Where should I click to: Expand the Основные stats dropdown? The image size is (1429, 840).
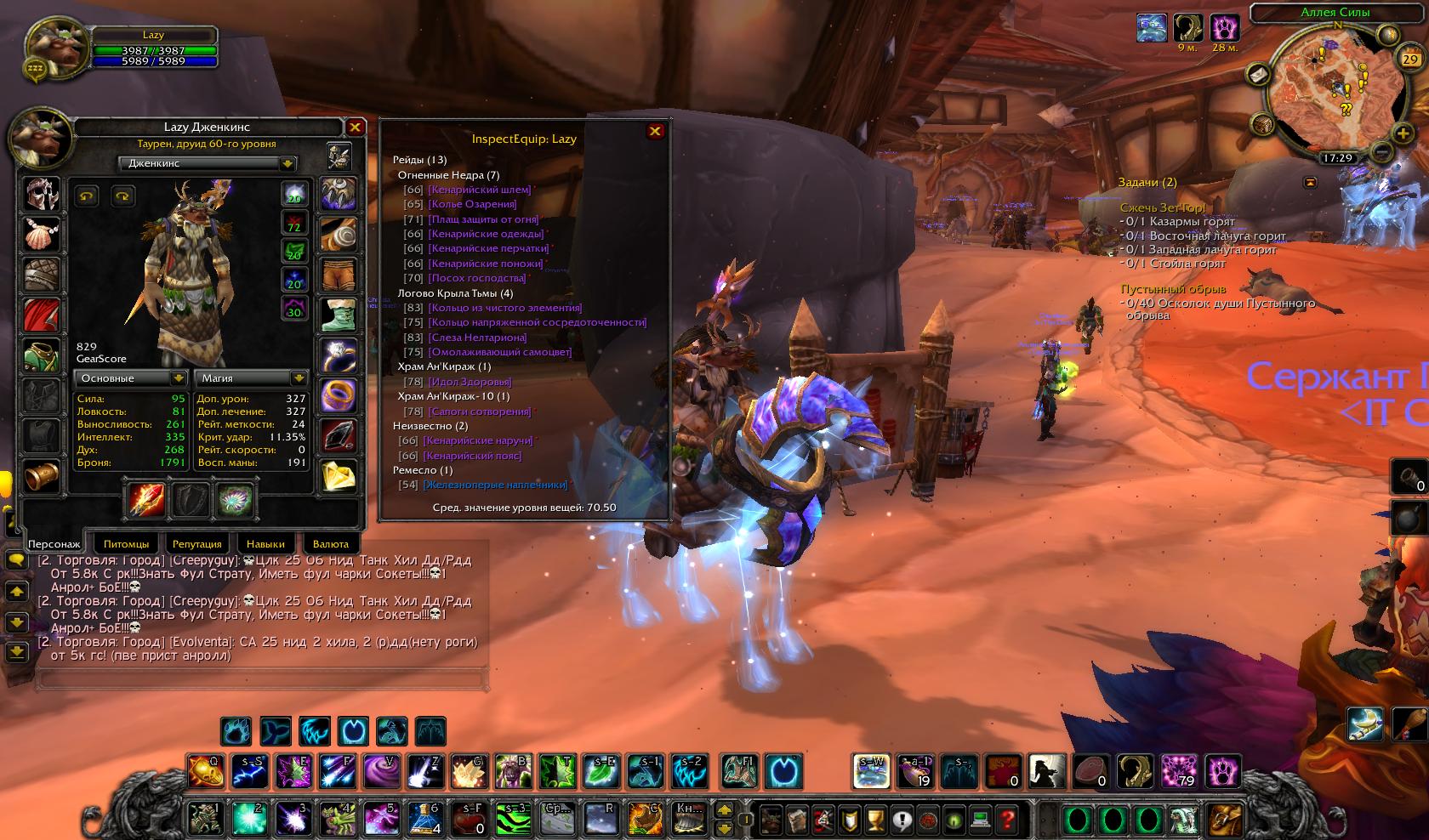pos(178,378)
